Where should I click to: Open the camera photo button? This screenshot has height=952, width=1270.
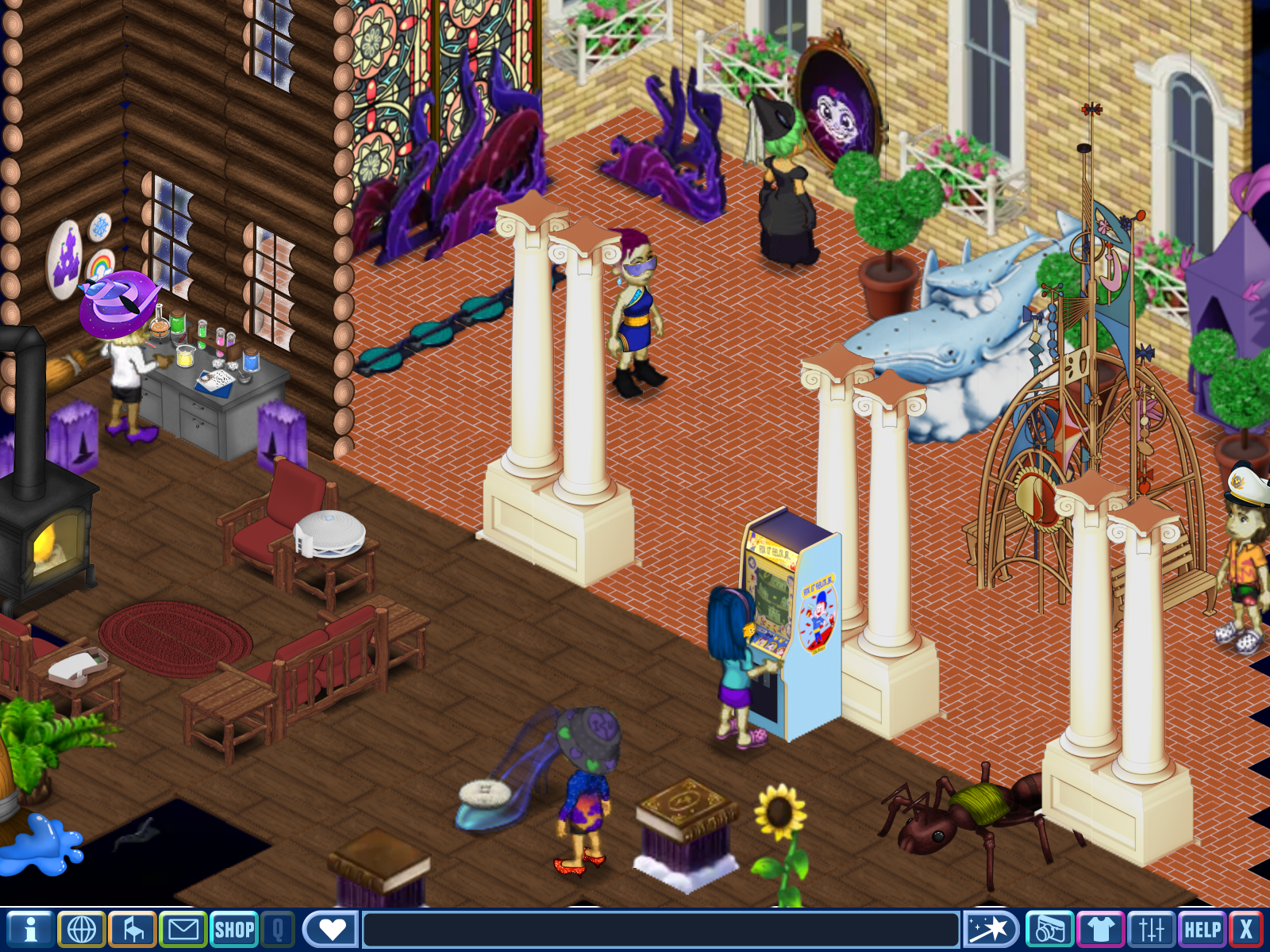point(1049,929)
